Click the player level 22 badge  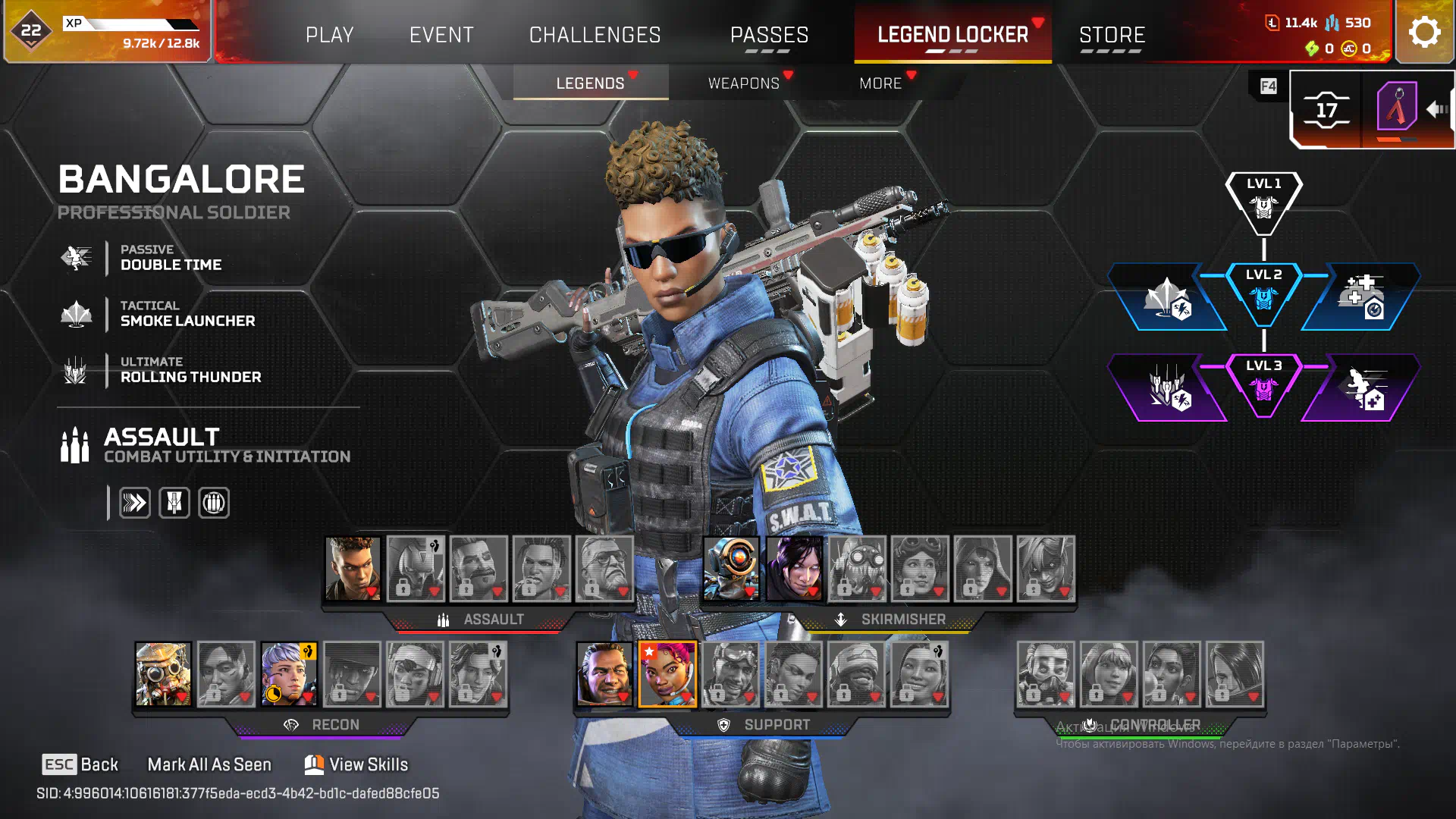coord(31,31)
